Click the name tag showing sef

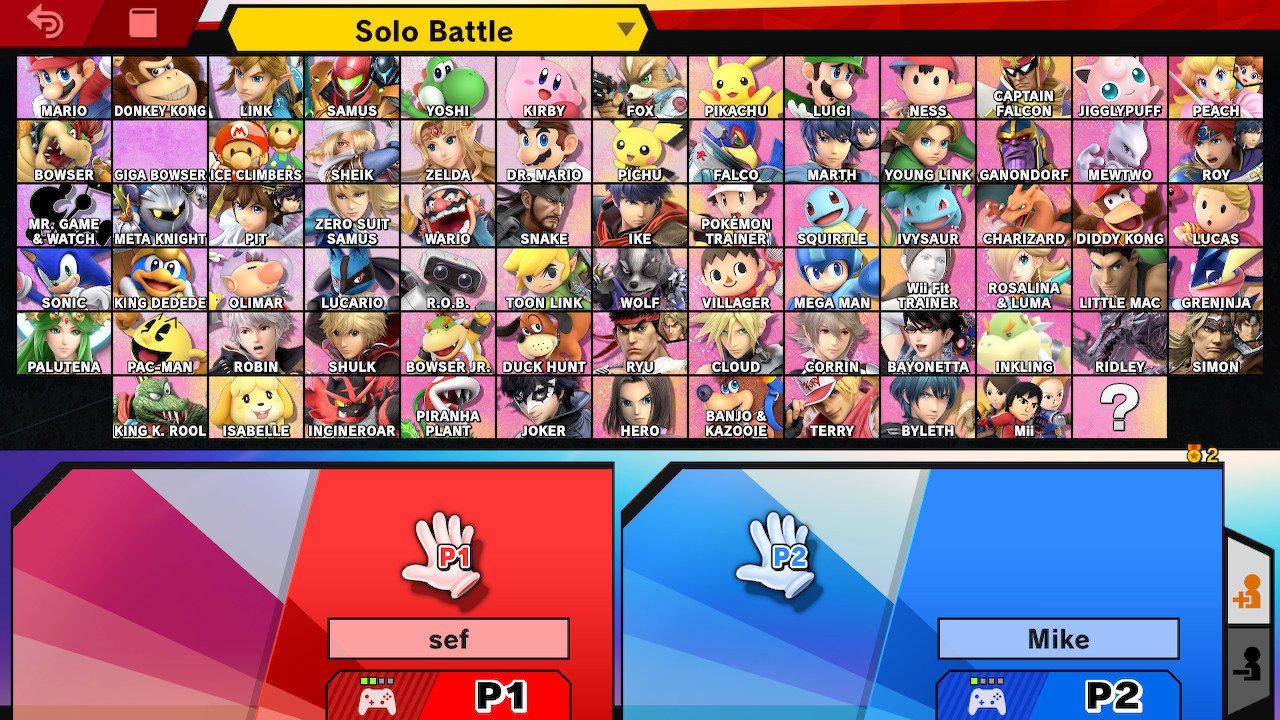(448, 638)
